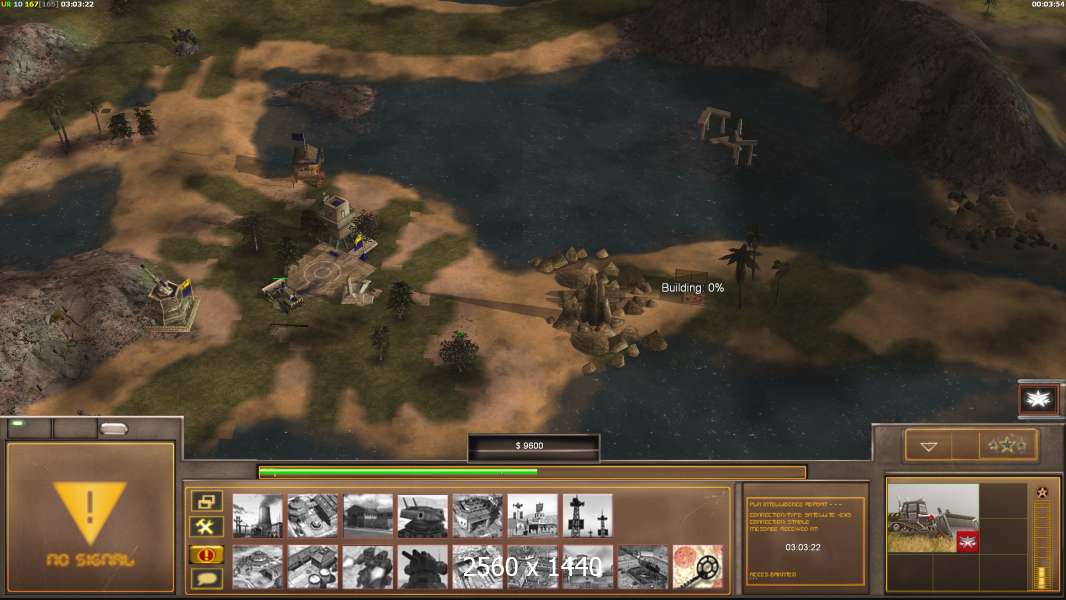1066x600 pixels.
Task: Activate the red winged emblem on portrait
Action: [x=967, y=542]
